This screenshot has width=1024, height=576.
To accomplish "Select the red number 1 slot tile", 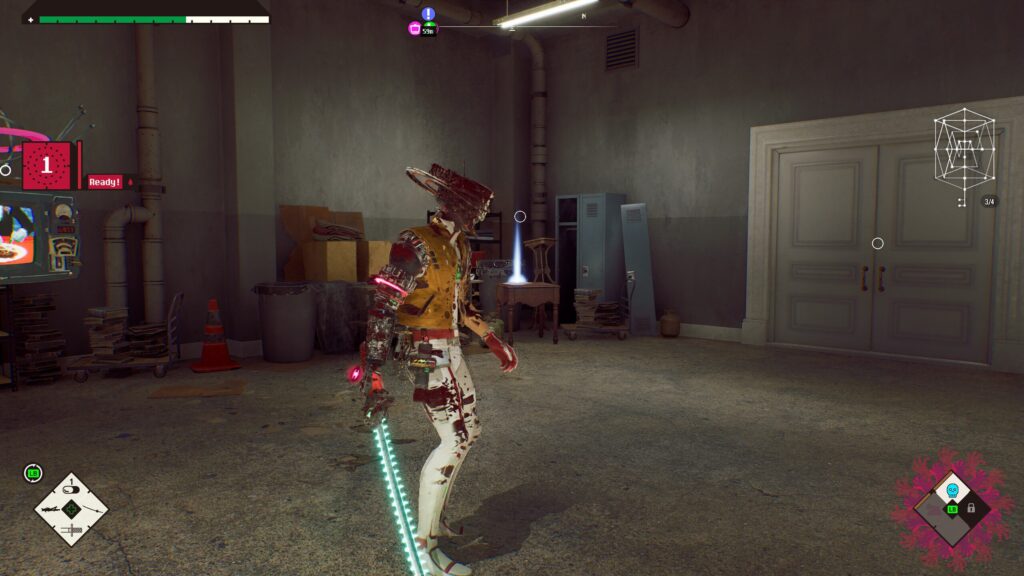I will pyautogui.click(x=46, y=166).
